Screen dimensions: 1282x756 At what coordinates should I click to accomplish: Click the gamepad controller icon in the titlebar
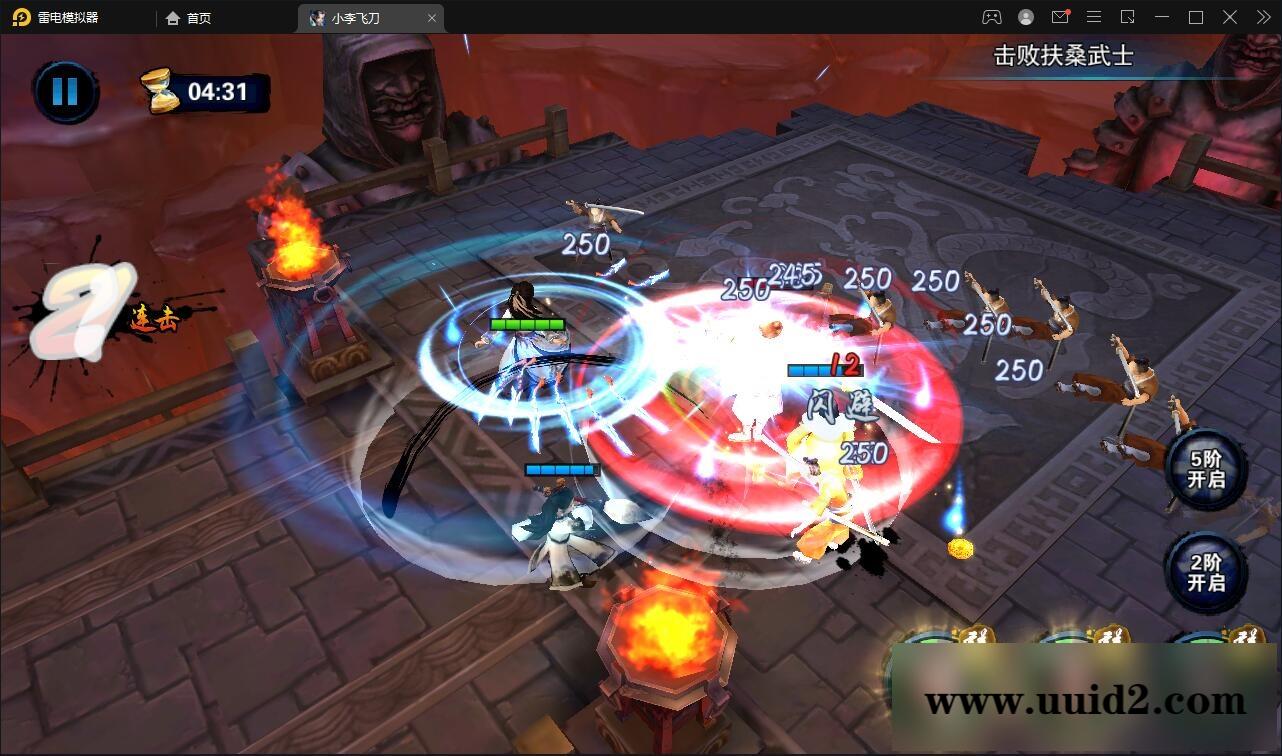pos(992,17)
